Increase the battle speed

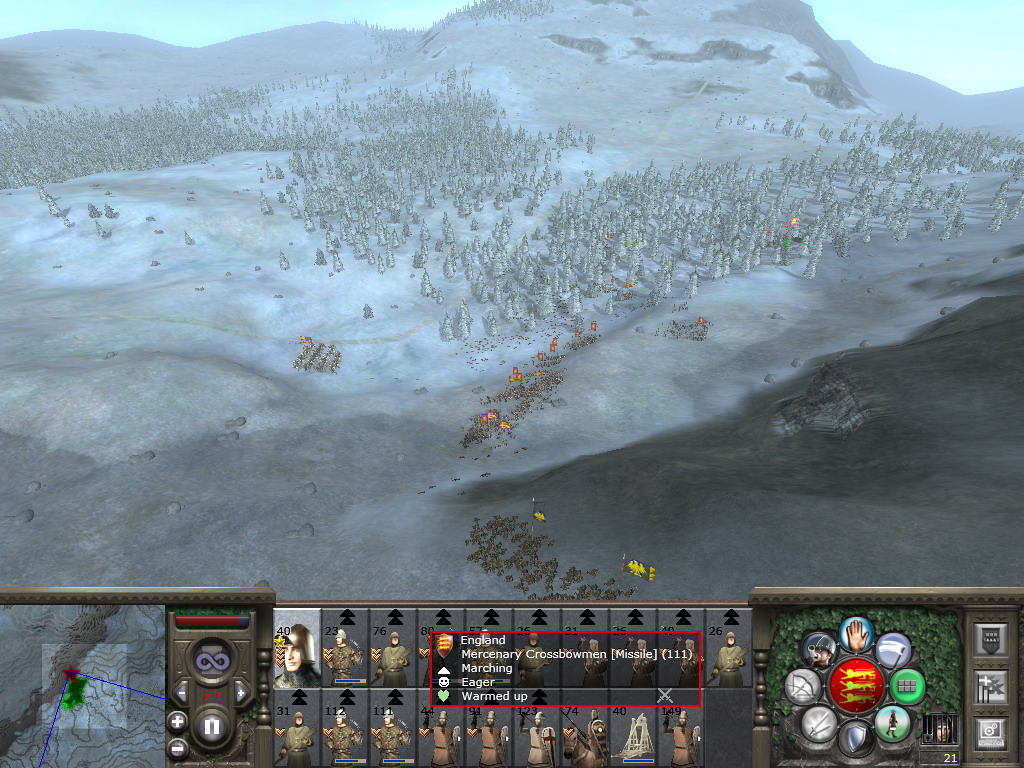(x=240, y=692)
